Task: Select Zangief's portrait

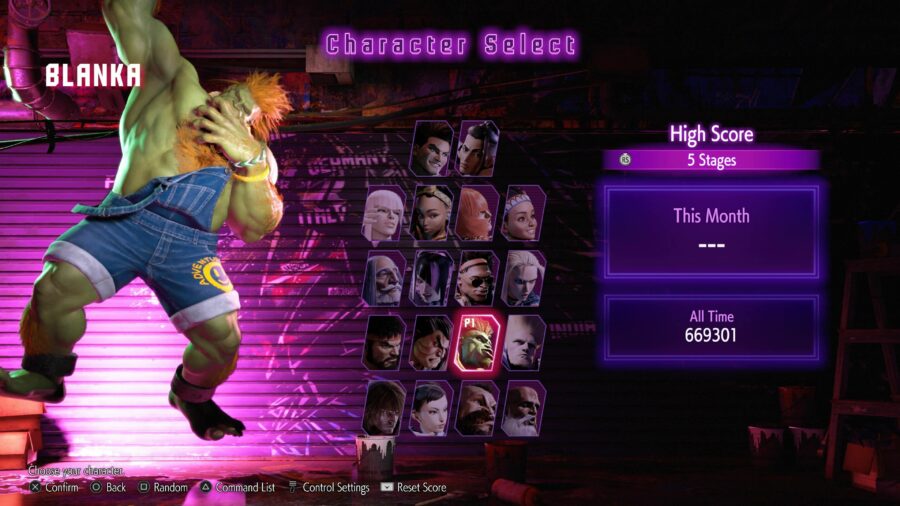Action: [478, 407]
